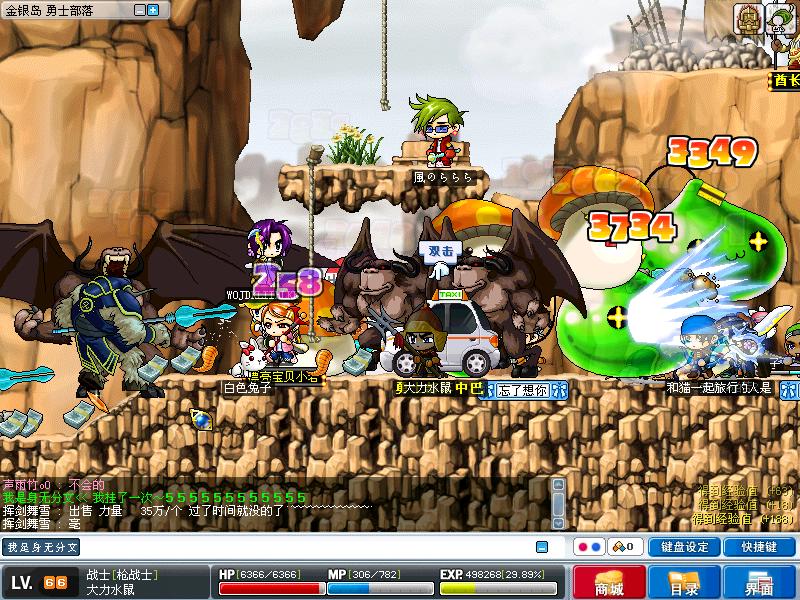800x600 pixels.
Task: Open the 目录 menu
Action: pyautogui.click(x=684, y=583)
